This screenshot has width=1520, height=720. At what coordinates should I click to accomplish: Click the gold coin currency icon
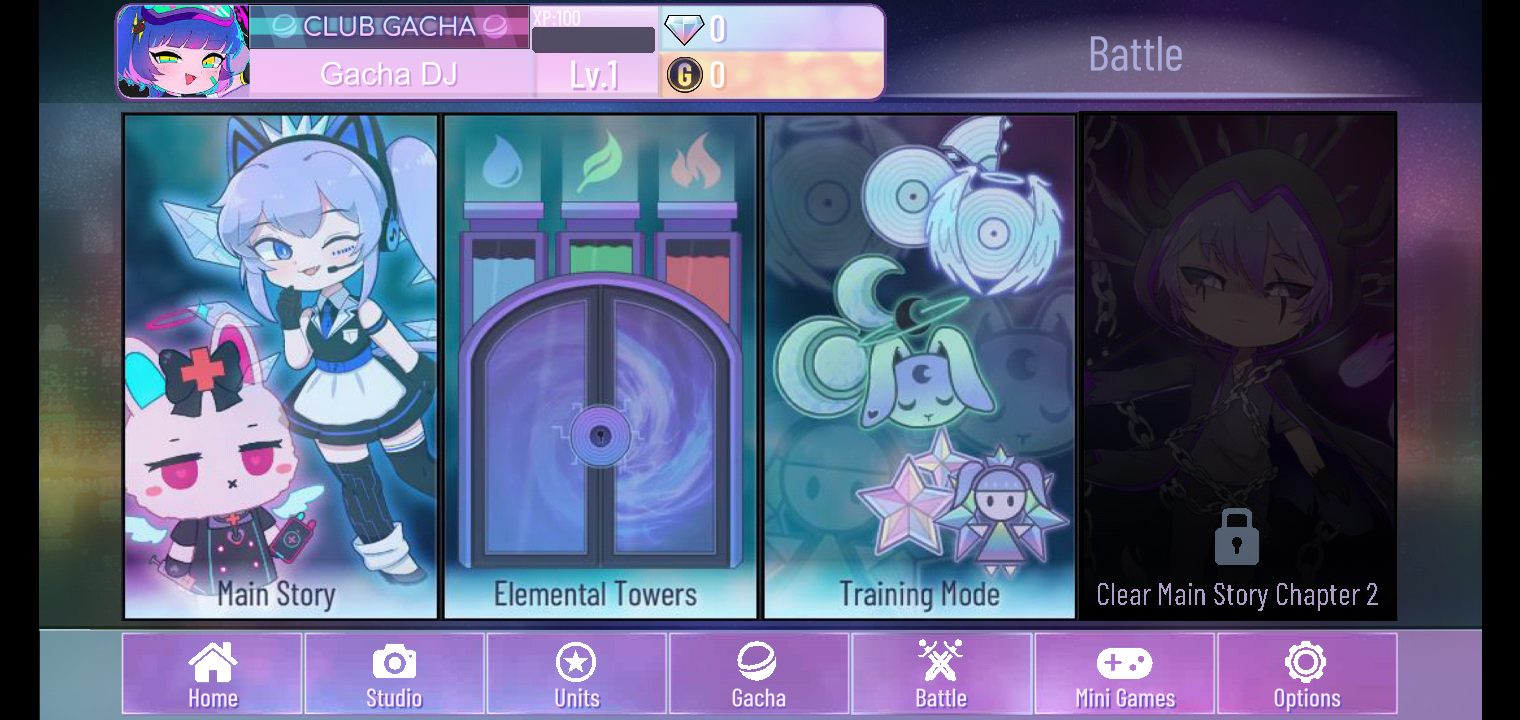686,73
